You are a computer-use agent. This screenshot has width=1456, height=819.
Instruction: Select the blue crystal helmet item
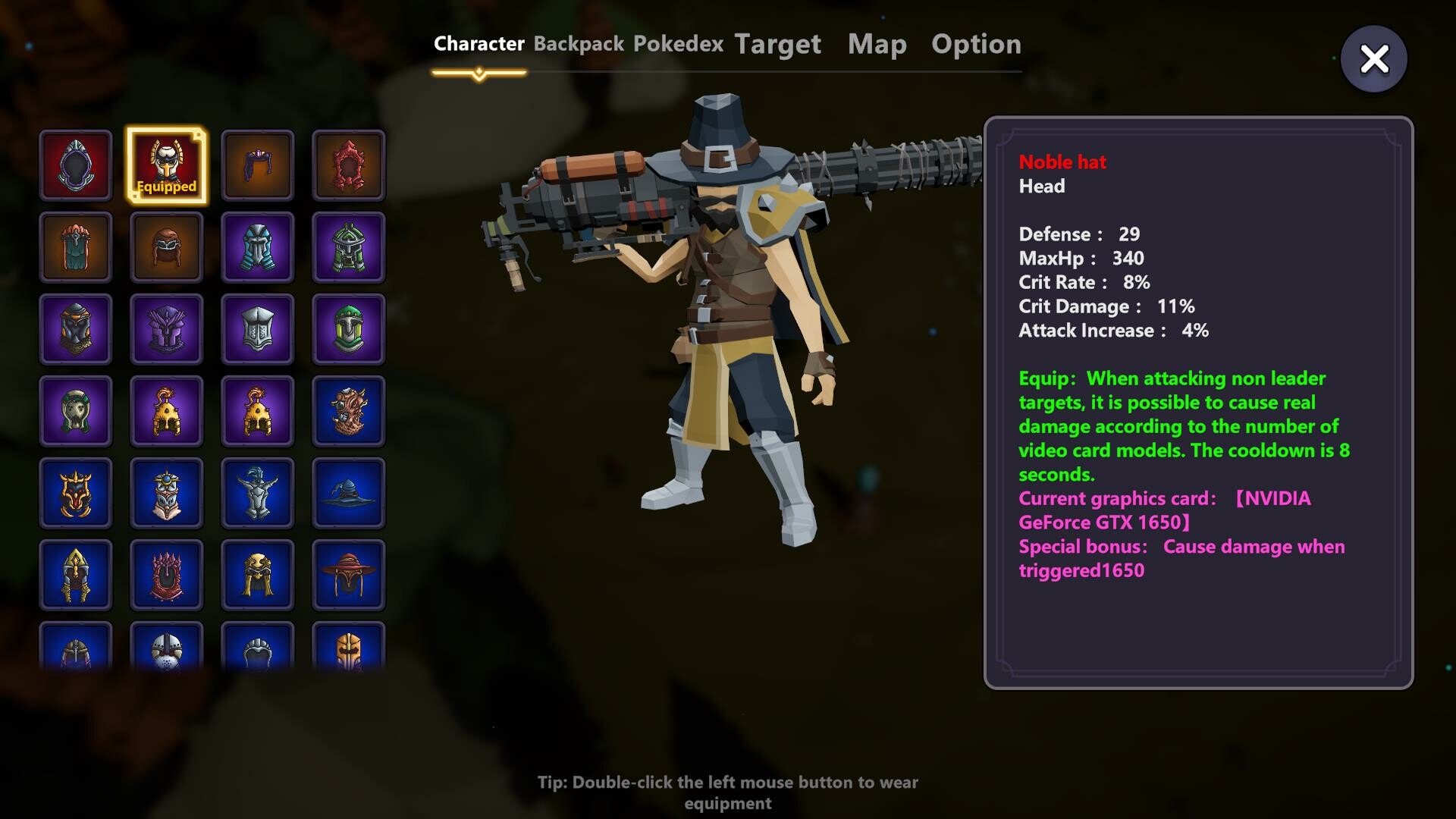pyautogui.click(x=258, y=246)
